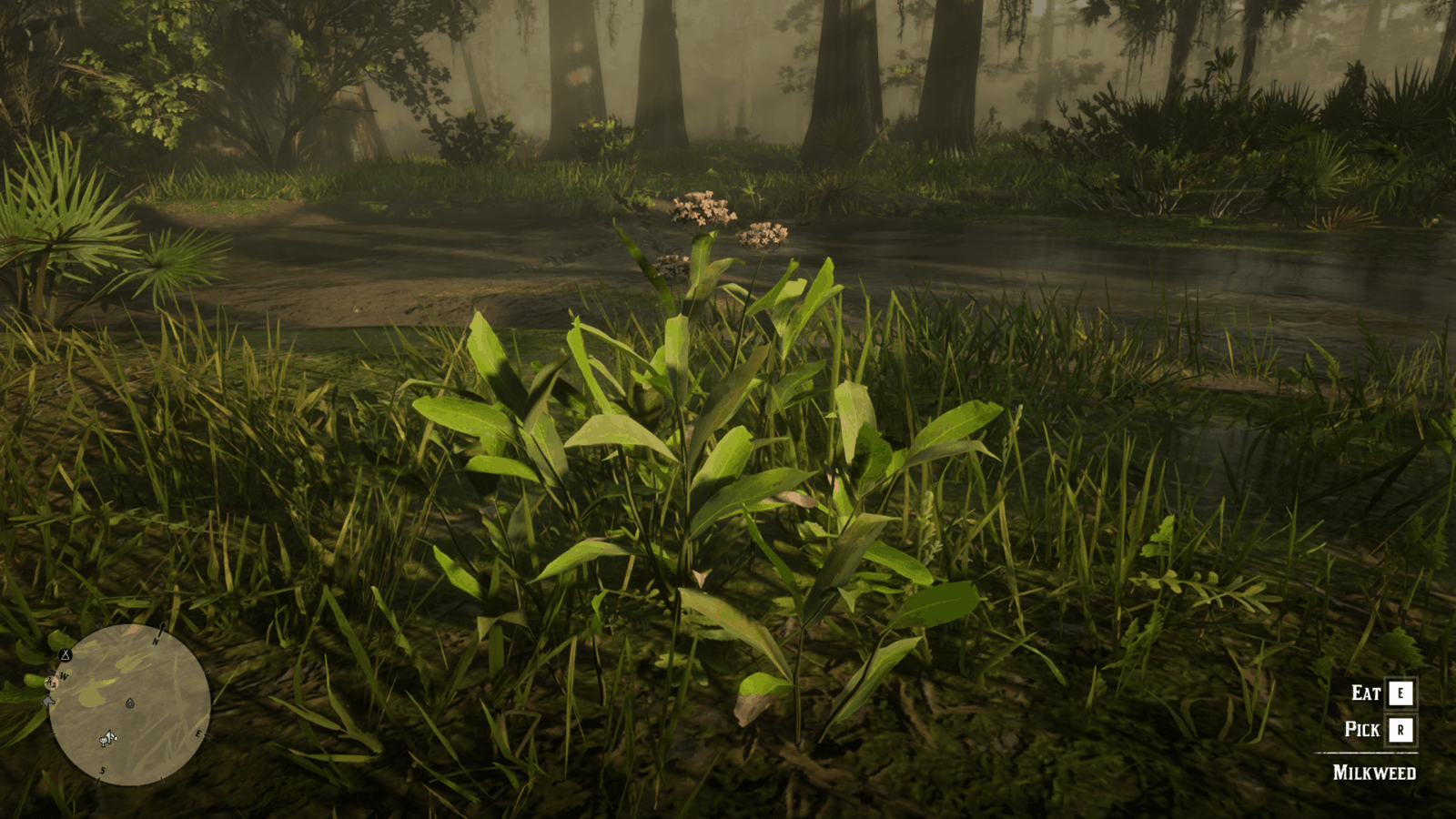
Task: Click the small waypoint drop icon at minimap center
Action: [130, 703]
